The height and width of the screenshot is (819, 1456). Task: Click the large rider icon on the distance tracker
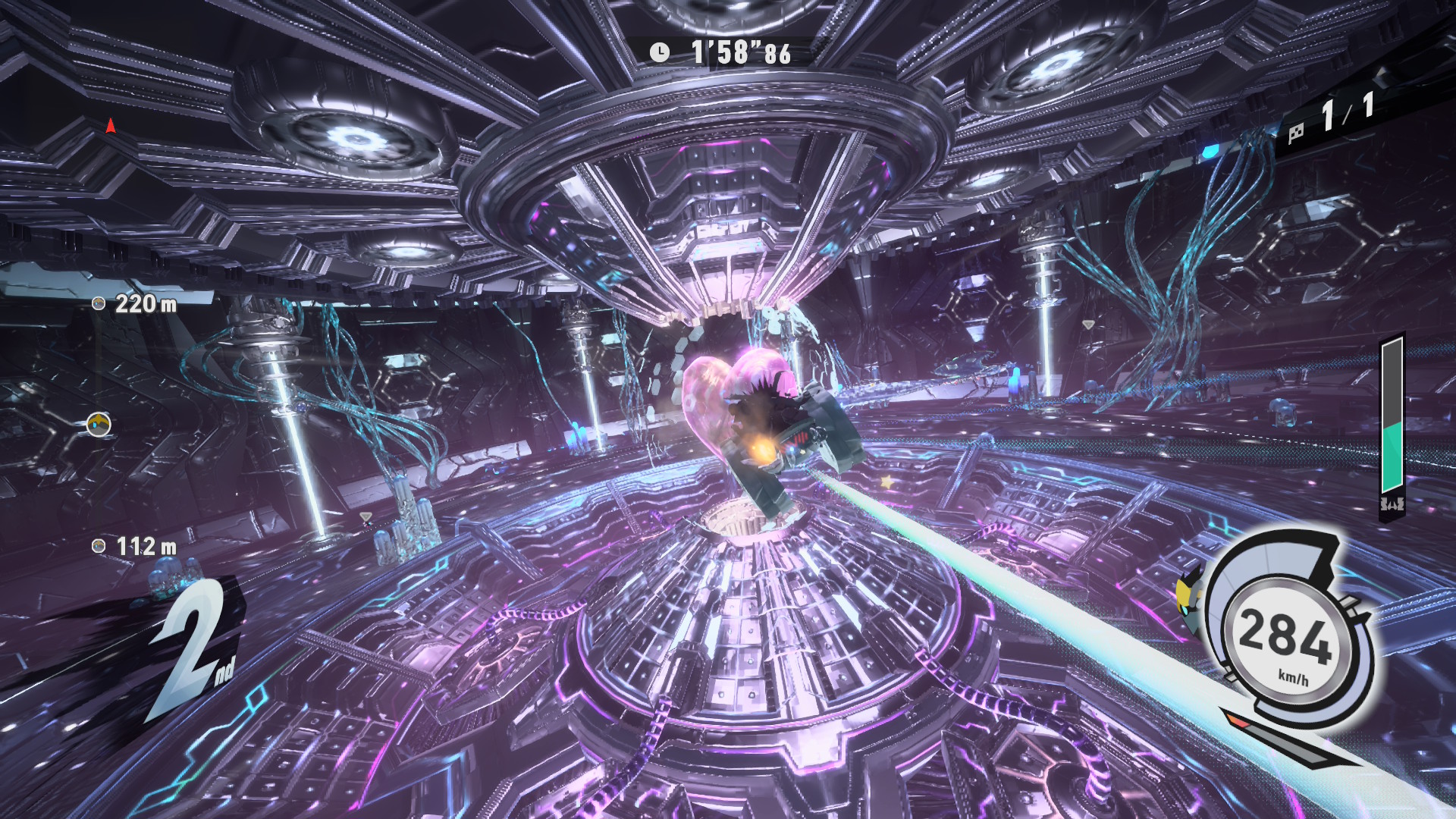point(99,424)
